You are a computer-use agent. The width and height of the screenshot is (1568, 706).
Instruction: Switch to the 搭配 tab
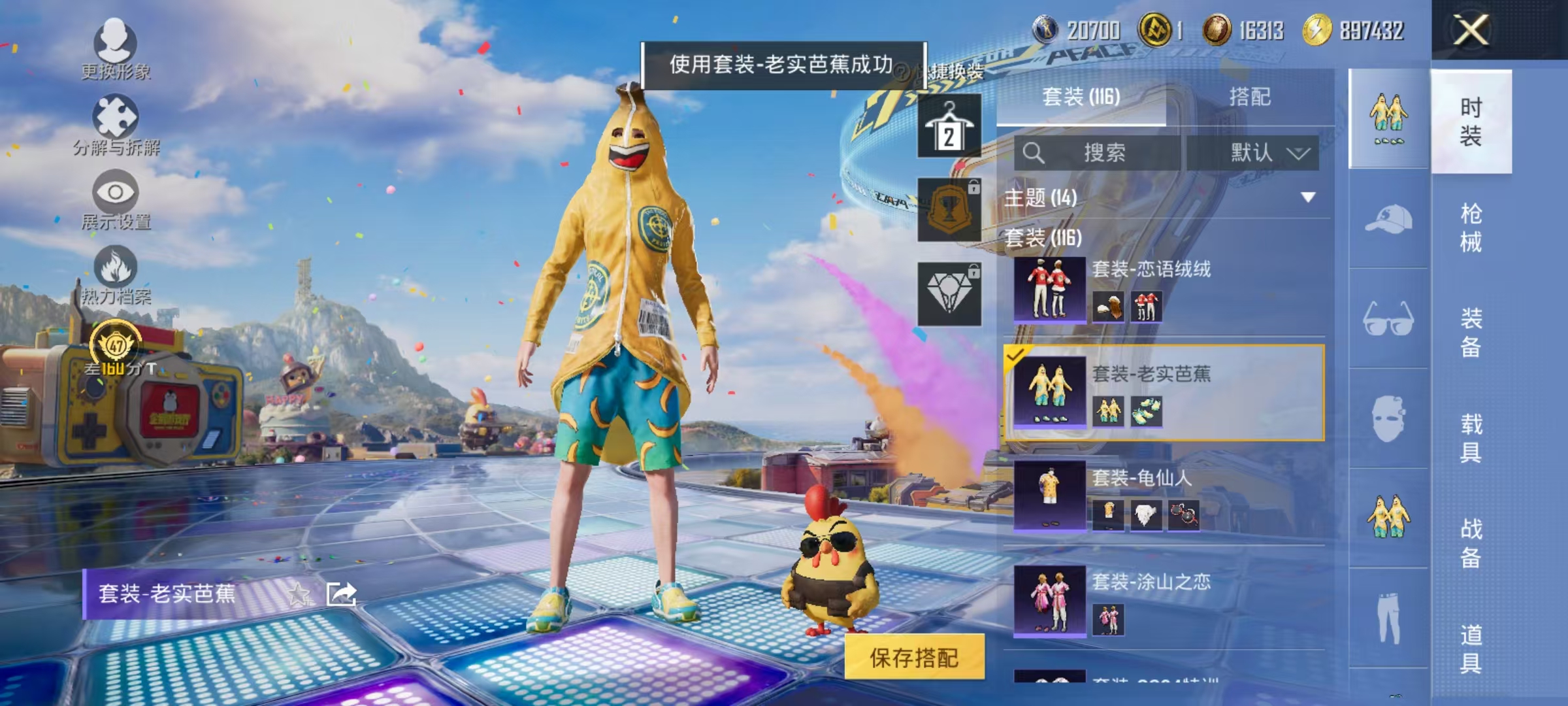click(x=1251, y=97)
